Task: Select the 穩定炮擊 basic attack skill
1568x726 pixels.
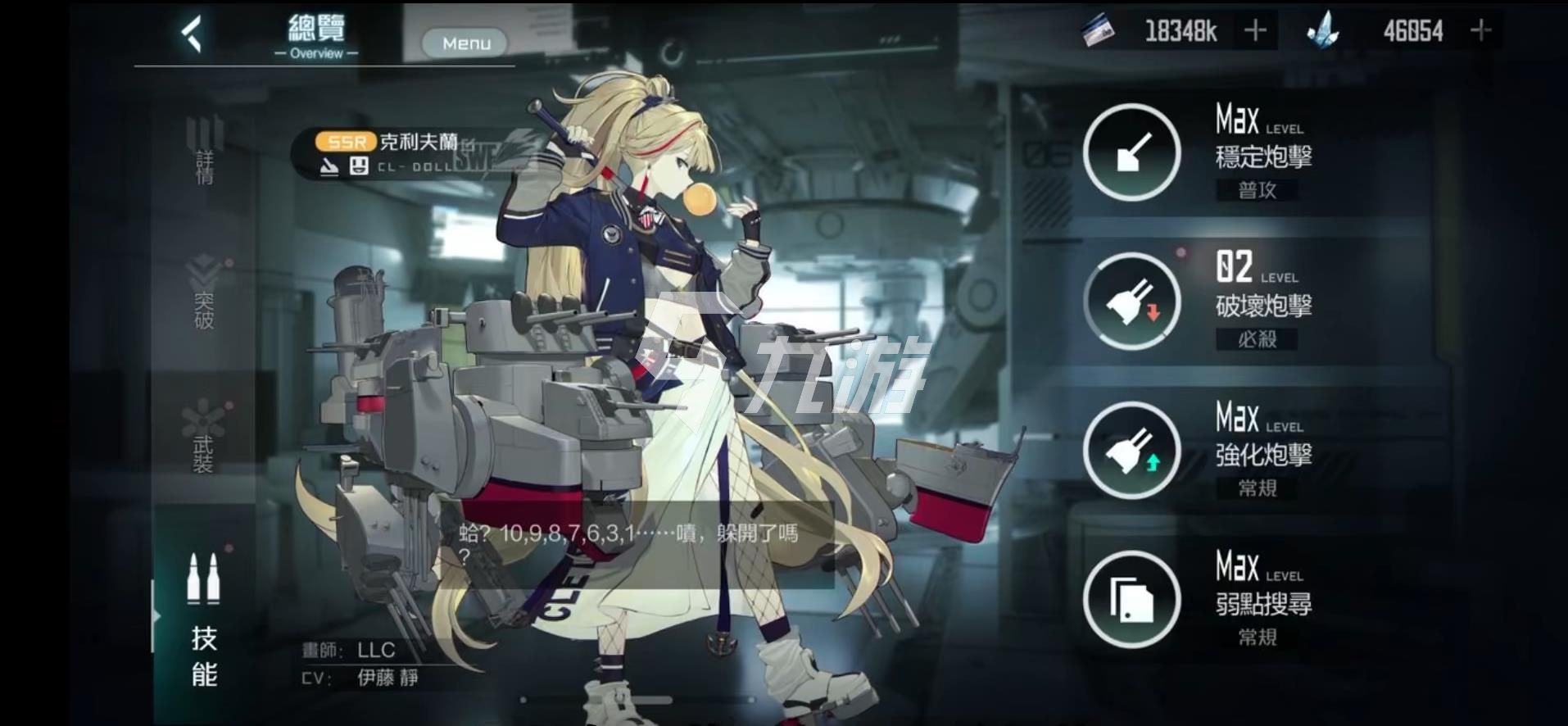Action: (1131, 152)
